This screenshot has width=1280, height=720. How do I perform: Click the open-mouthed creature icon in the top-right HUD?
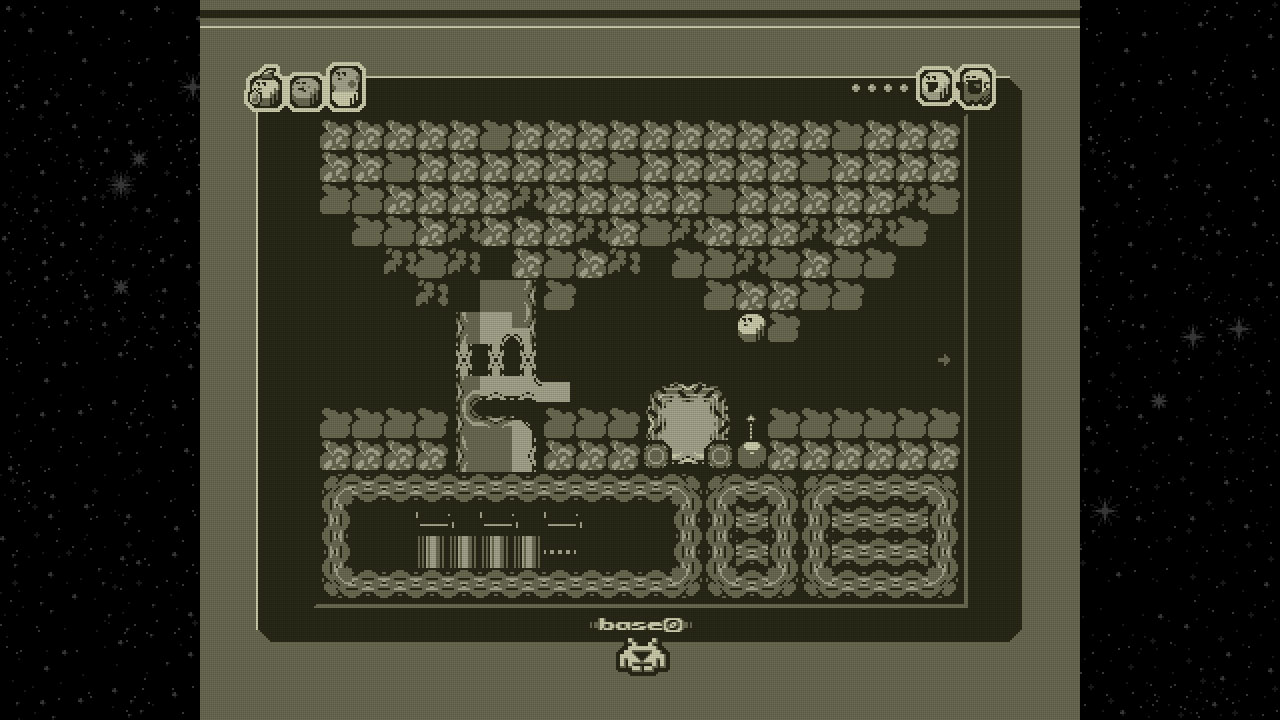935,85
